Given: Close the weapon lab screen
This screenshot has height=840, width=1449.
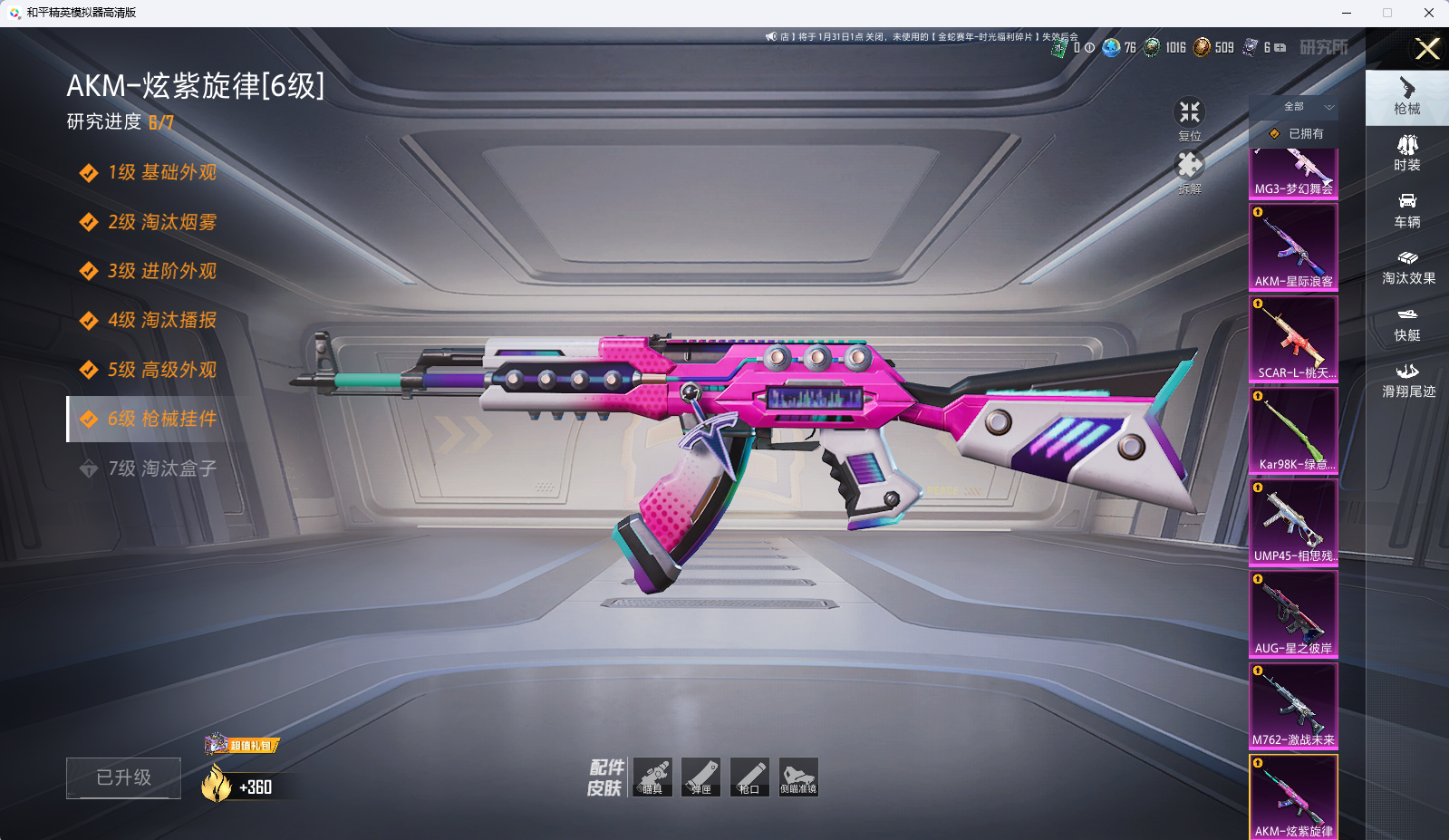Looking at the screenshot, I should [x=1427, y=49].
